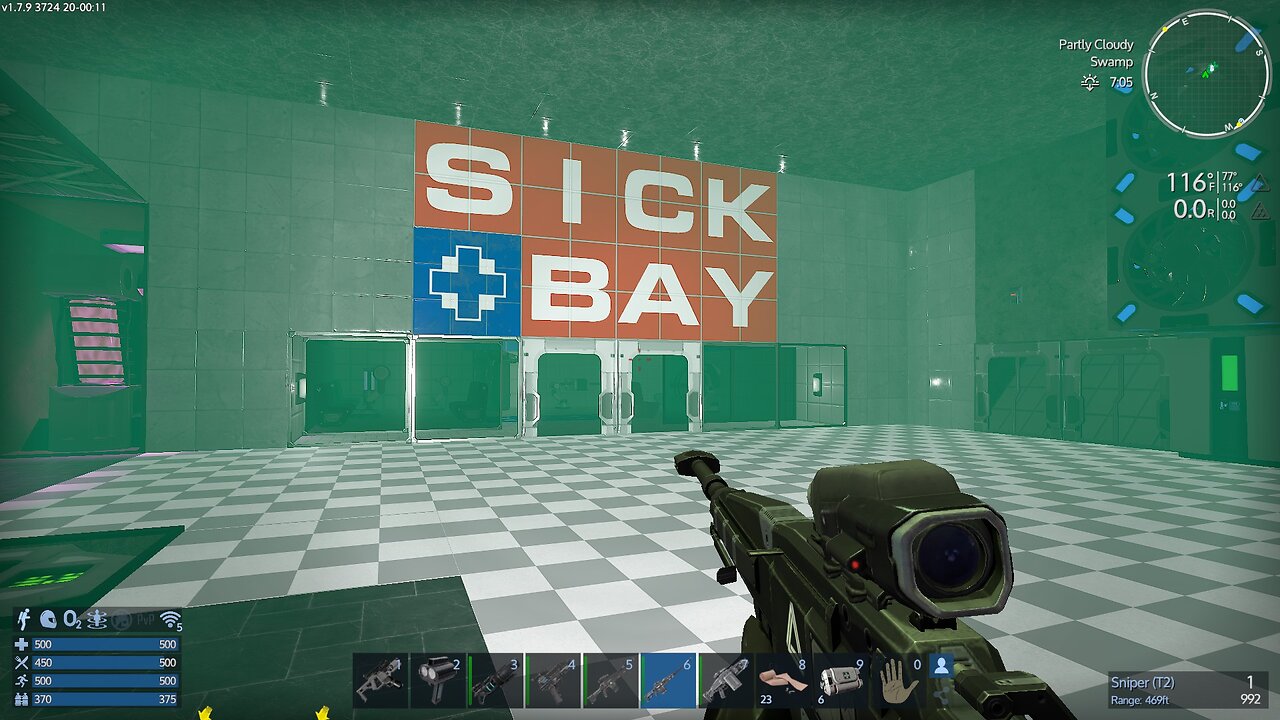Click the O2 status icon
The width and height of the screenshot is (1280, 720).
(x=72, y=620)
